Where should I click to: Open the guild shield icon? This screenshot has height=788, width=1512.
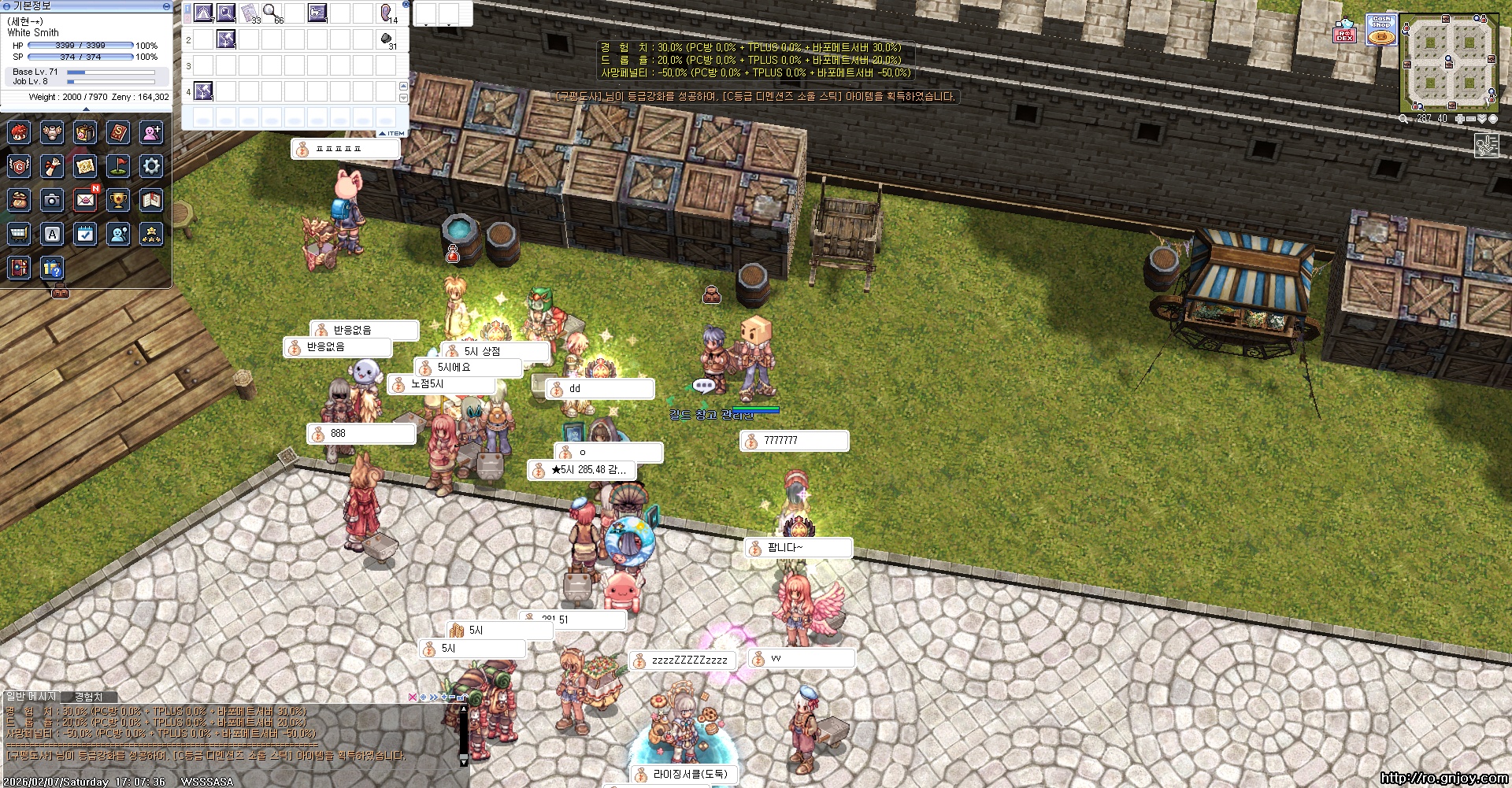[x=19, y=166]
